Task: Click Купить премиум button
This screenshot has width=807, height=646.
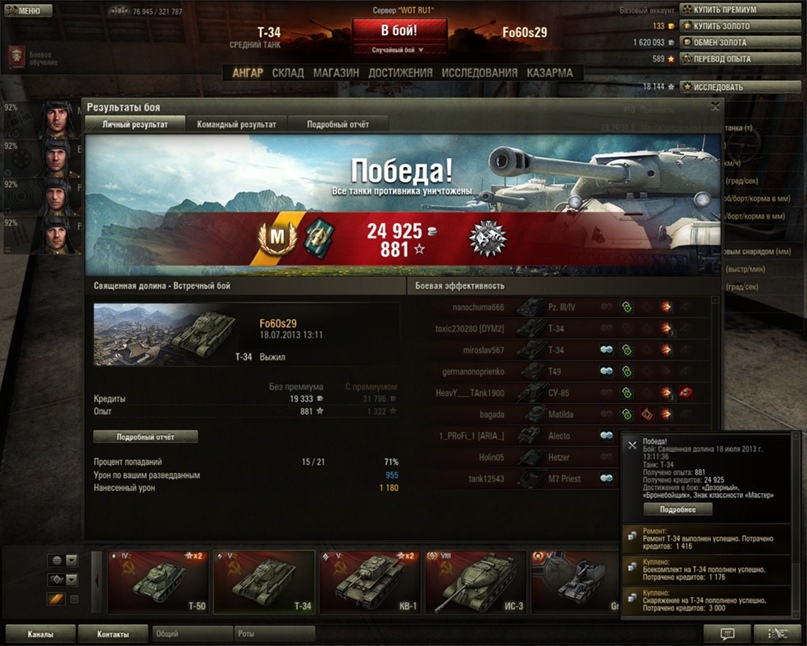Action: [741, 9]
